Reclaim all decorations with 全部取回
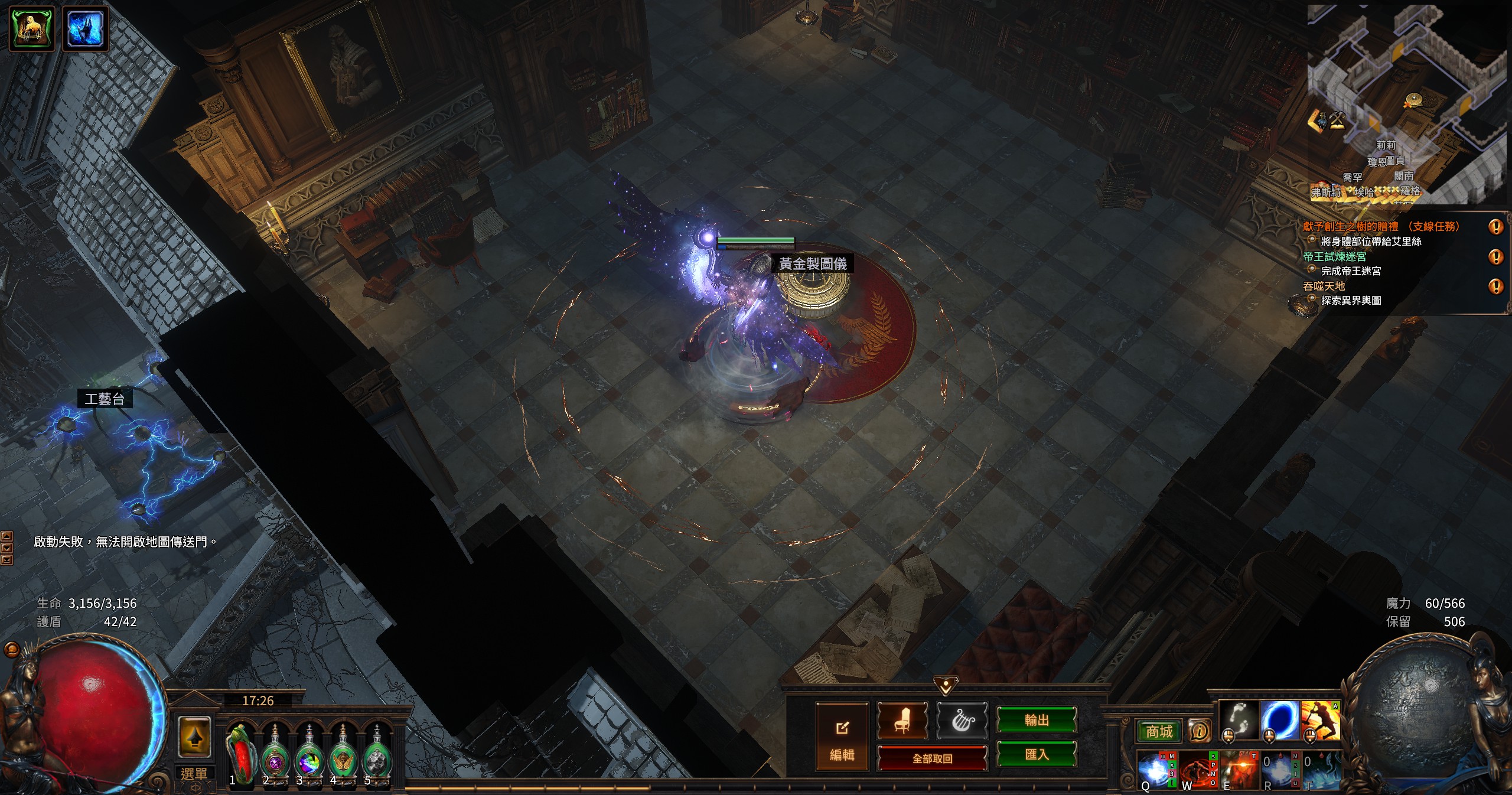This screenshot has height=795, width=1512. pyautogui.click(x=932, y=758)
